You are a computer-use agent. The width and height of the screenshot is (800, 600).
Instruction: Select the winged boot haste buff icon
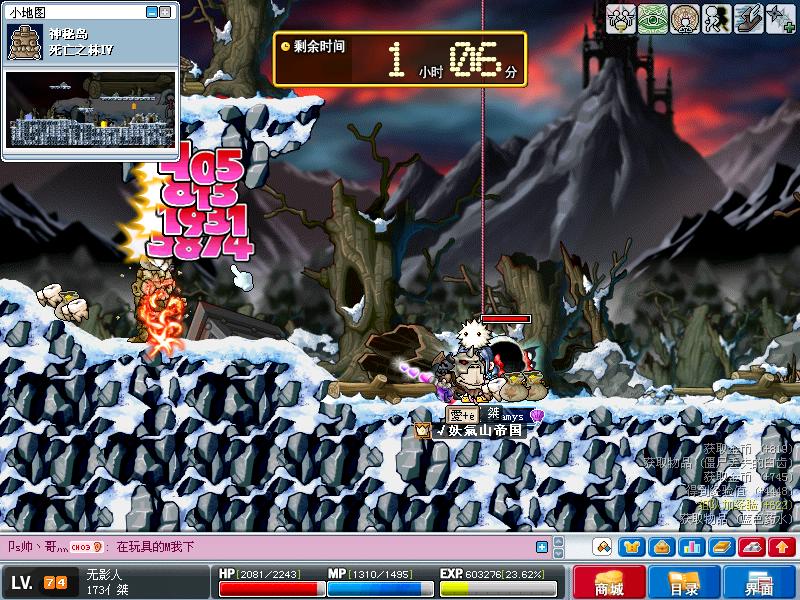click(749, 19)
